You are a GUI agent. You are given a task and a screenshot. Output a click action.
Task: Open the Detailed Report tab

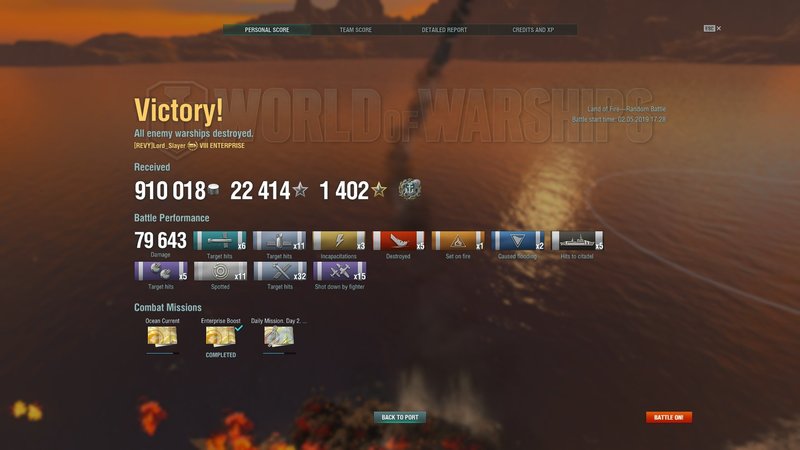click(443, 30)
